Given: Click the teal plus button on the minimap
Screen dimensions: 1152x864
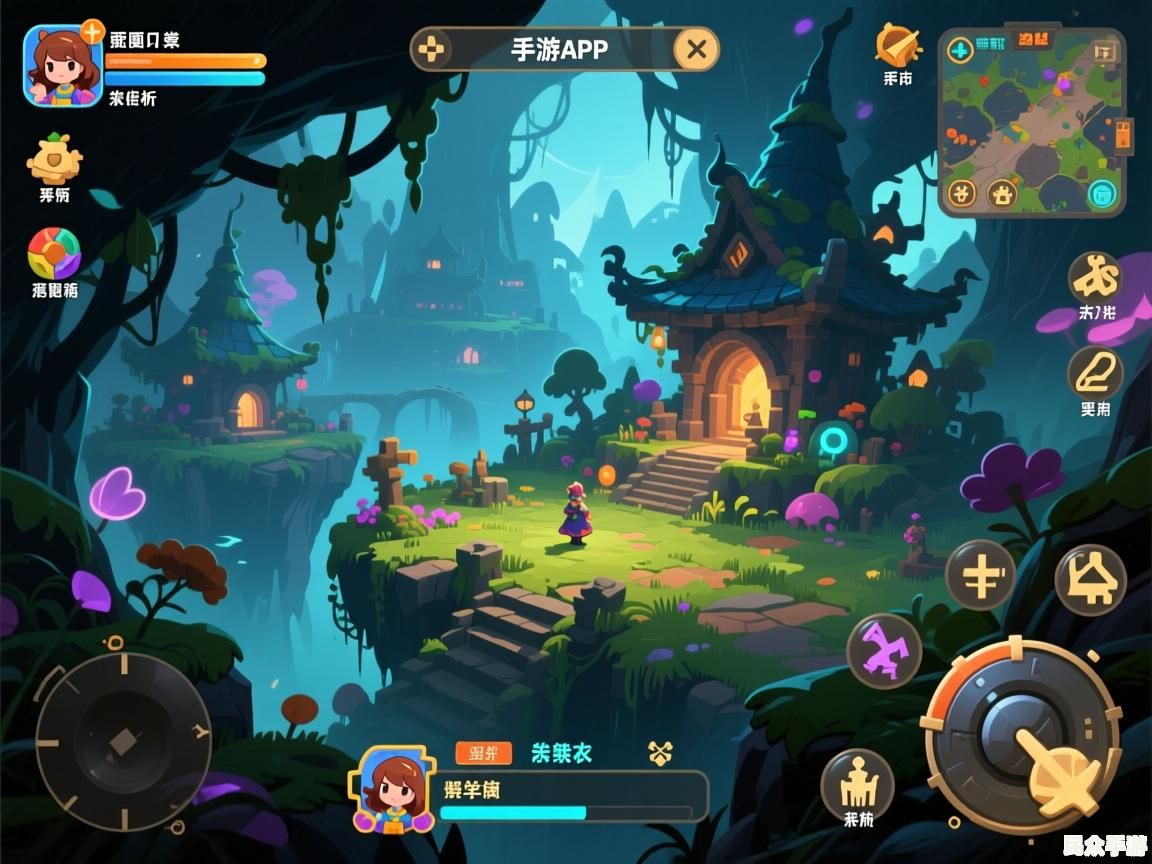Looking at the screenshot, I should [960, 49].
